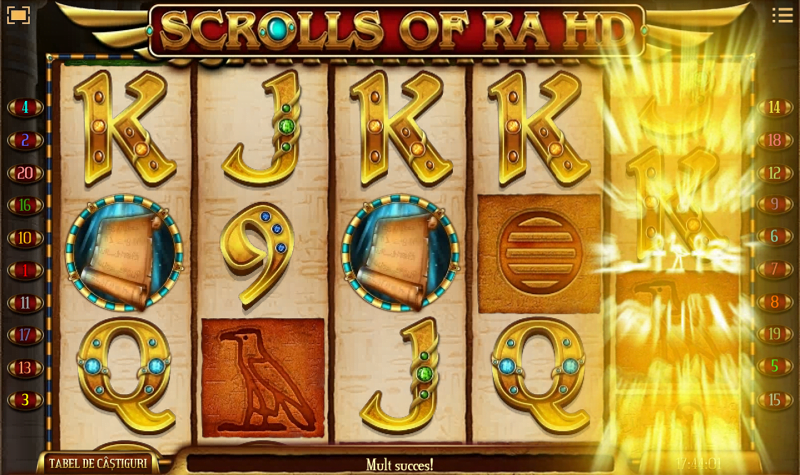Viewport: 800px width, 475px height.
Task: Choose payline number 12
Action: (x=774, y=173)
